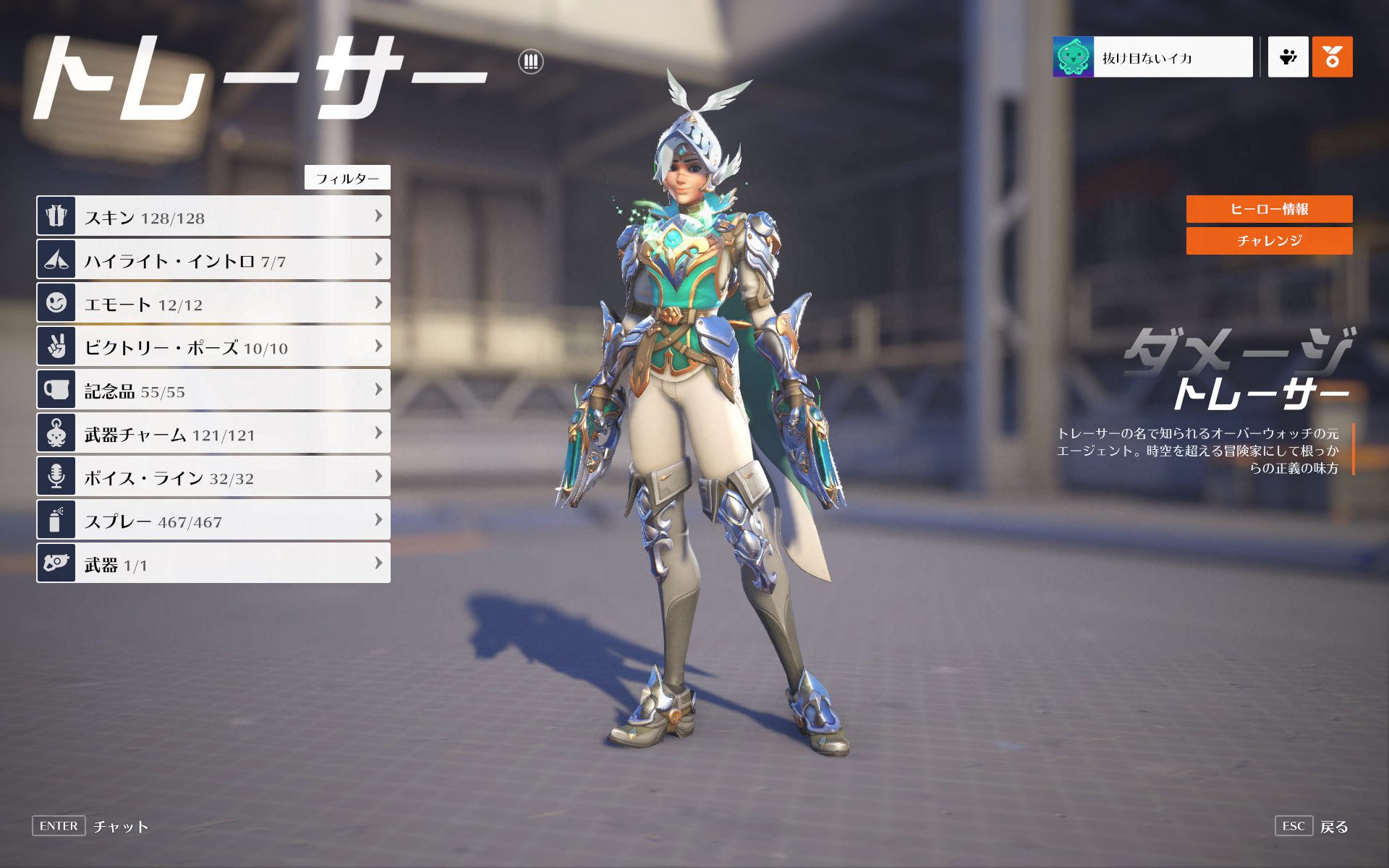Screen dimensions: 1389x868
Task: Open player profile 抜け目ないイカ
Action: [x=1152, y=57]
